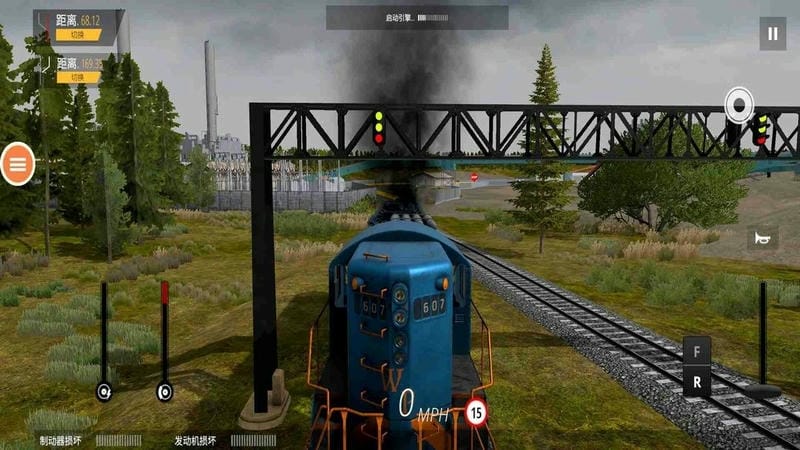Click the all-black brake lever knob
Screen dimensions: 800x450
(103, 391)
